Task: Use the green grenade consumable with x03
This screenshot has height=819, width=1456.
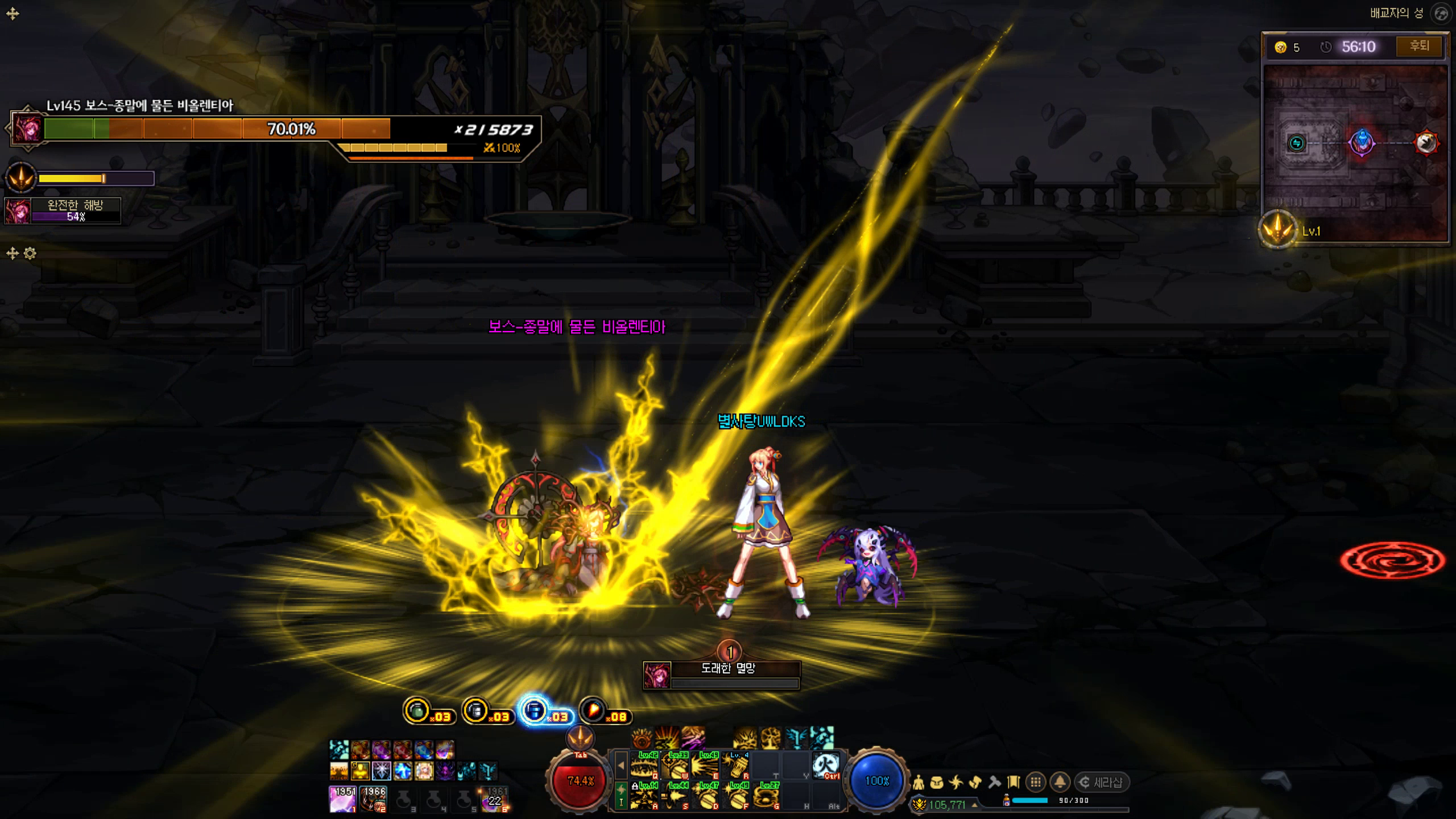Action: [x=418, y=711]
